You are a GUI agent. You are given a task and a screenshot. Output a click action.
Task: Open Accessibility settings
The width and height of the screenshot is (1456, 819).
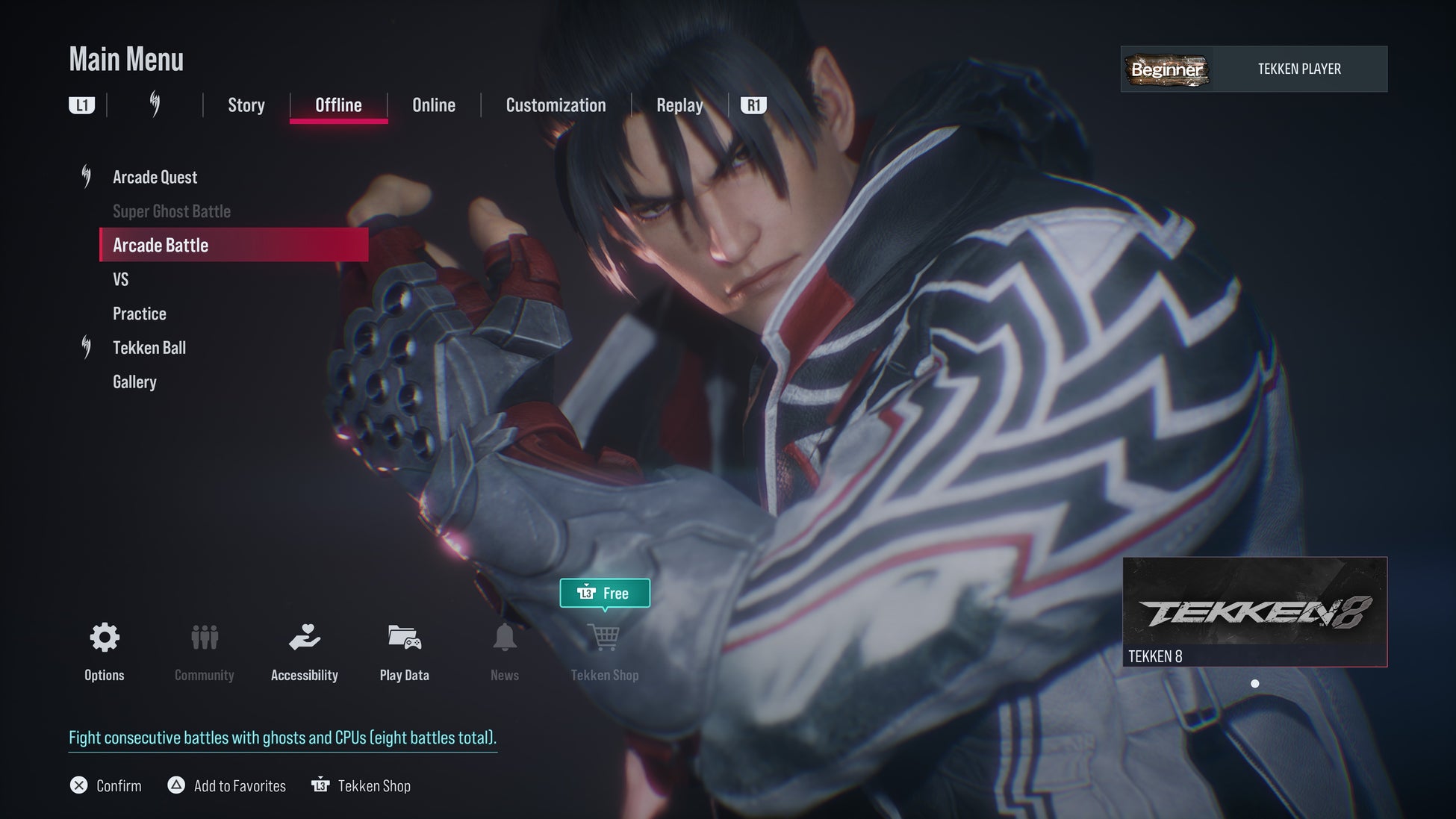[305, 638]
